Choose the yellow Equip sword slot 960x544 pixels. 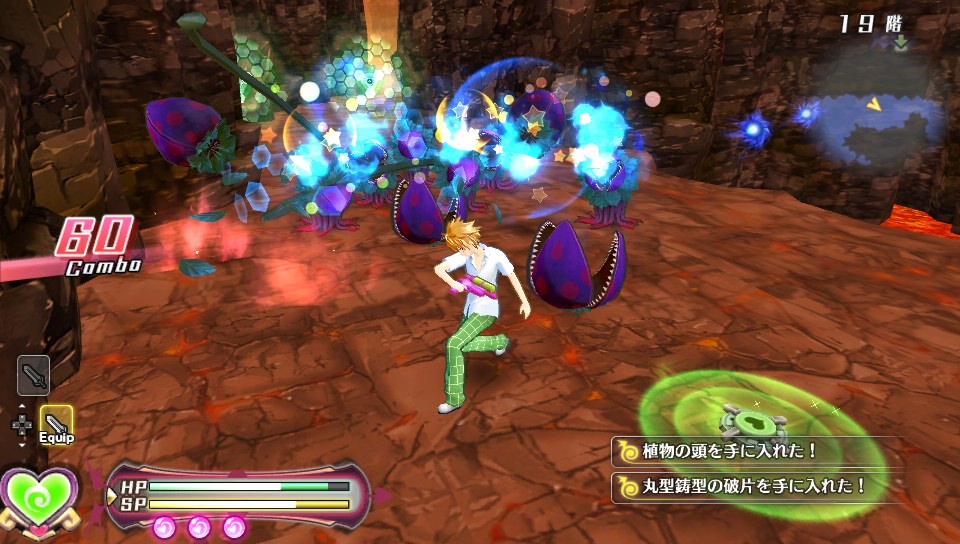point(56,423)
